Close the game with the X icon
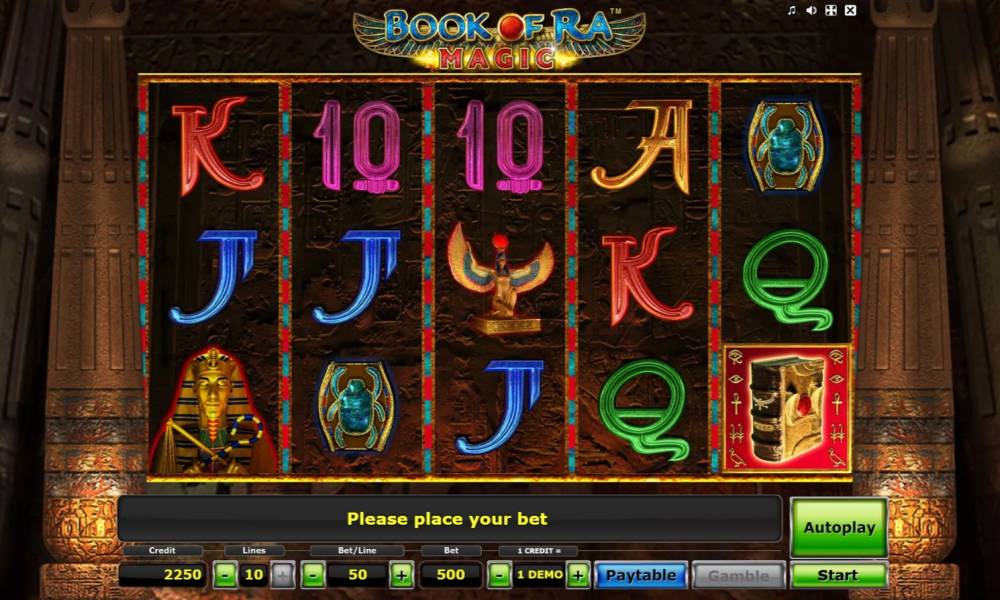 pos(850,11)
